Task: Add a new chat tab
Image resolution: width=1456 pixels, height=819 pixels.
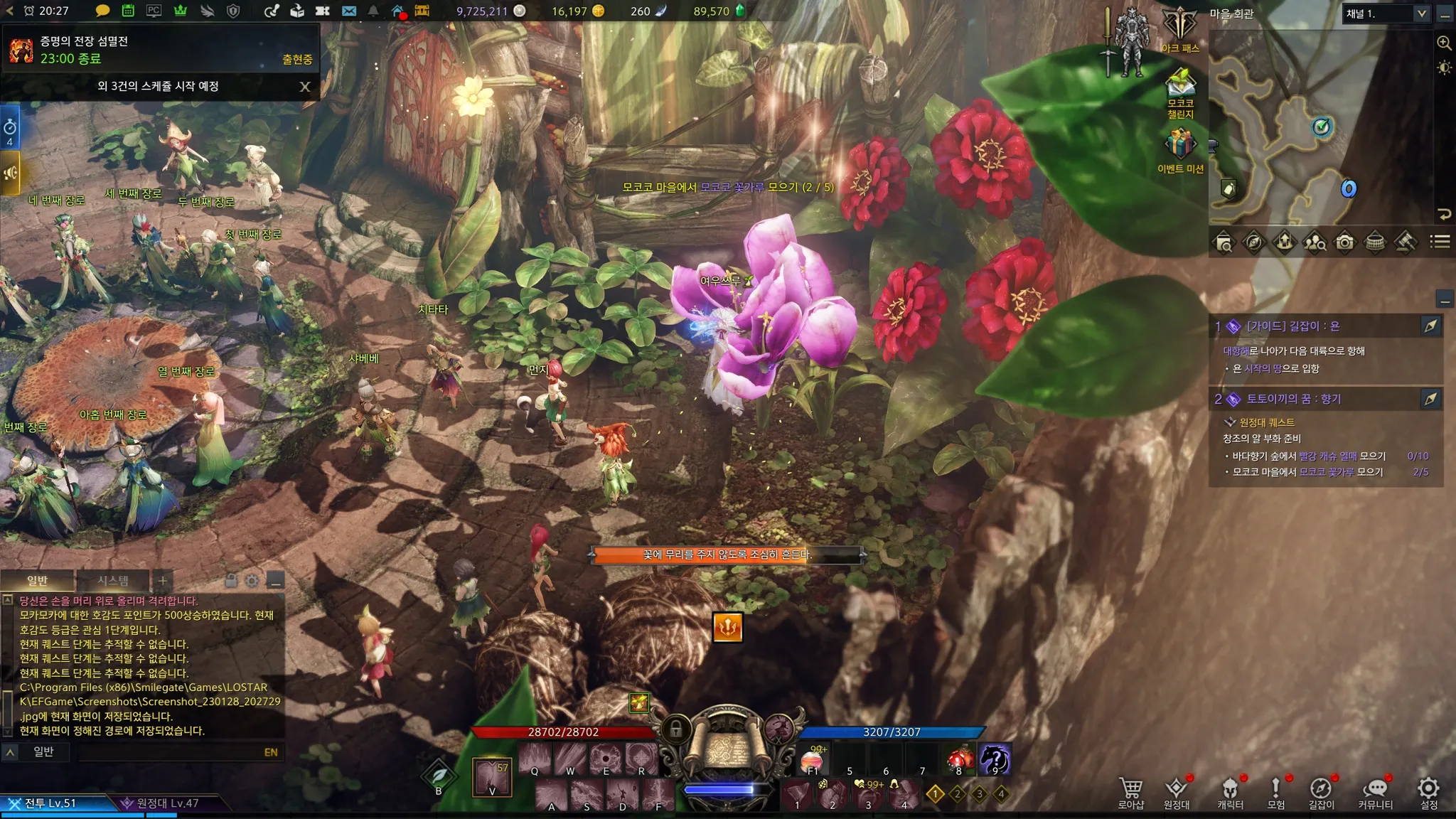Action: [x=163, y=581]
